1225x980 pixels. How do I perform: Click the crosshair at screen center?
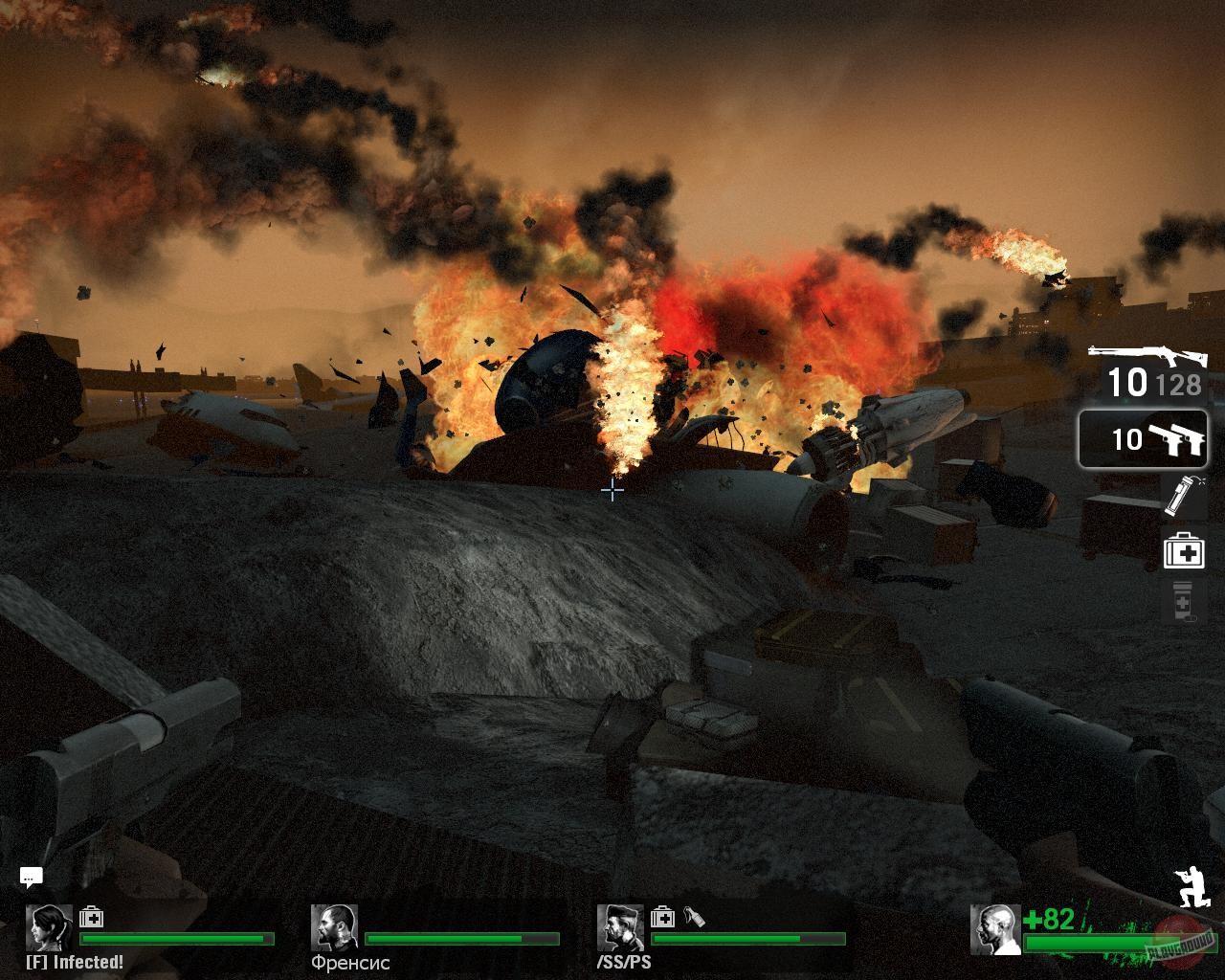[x=612, y=490]
